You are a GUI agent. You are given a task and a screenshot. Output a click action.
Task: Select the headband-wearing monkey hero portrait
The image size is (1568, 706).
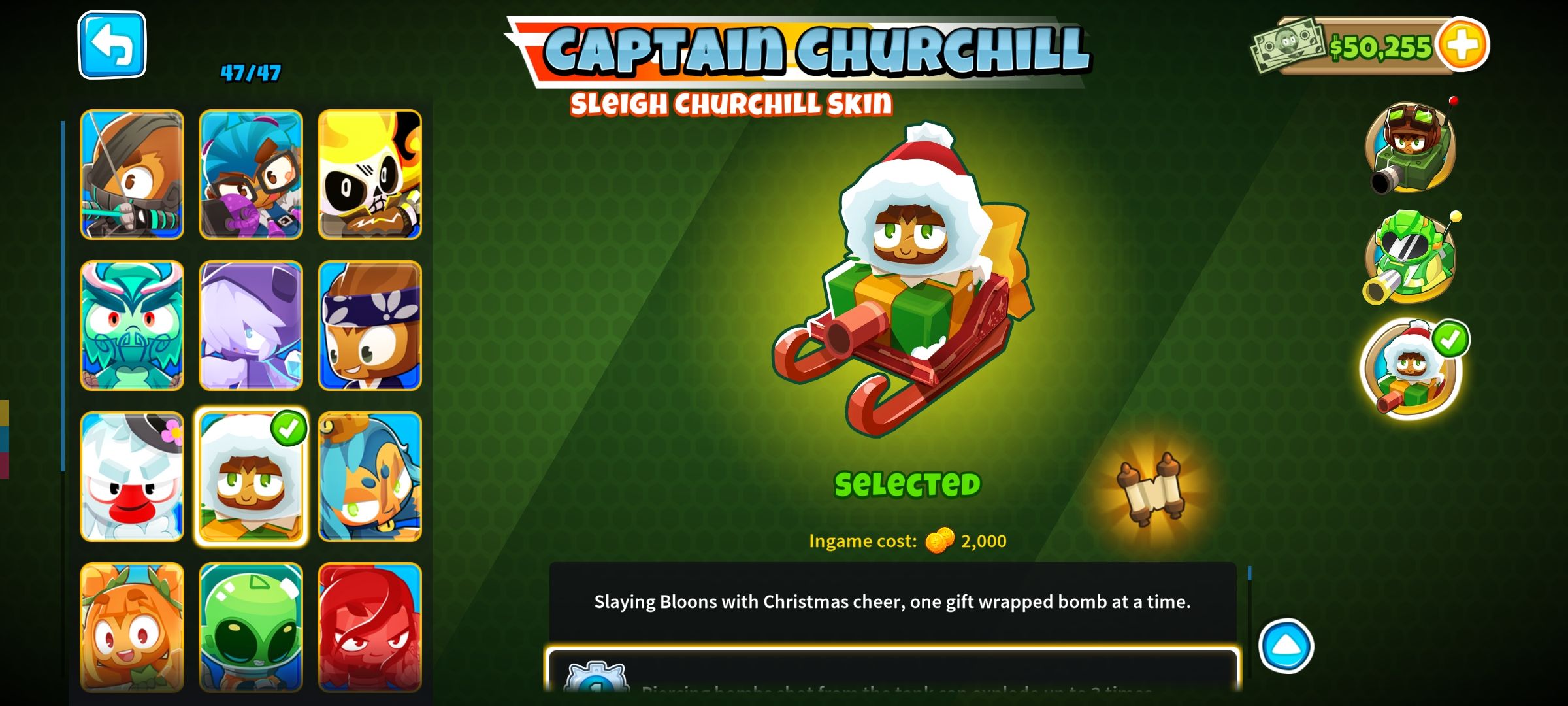(x=370, y=326)
